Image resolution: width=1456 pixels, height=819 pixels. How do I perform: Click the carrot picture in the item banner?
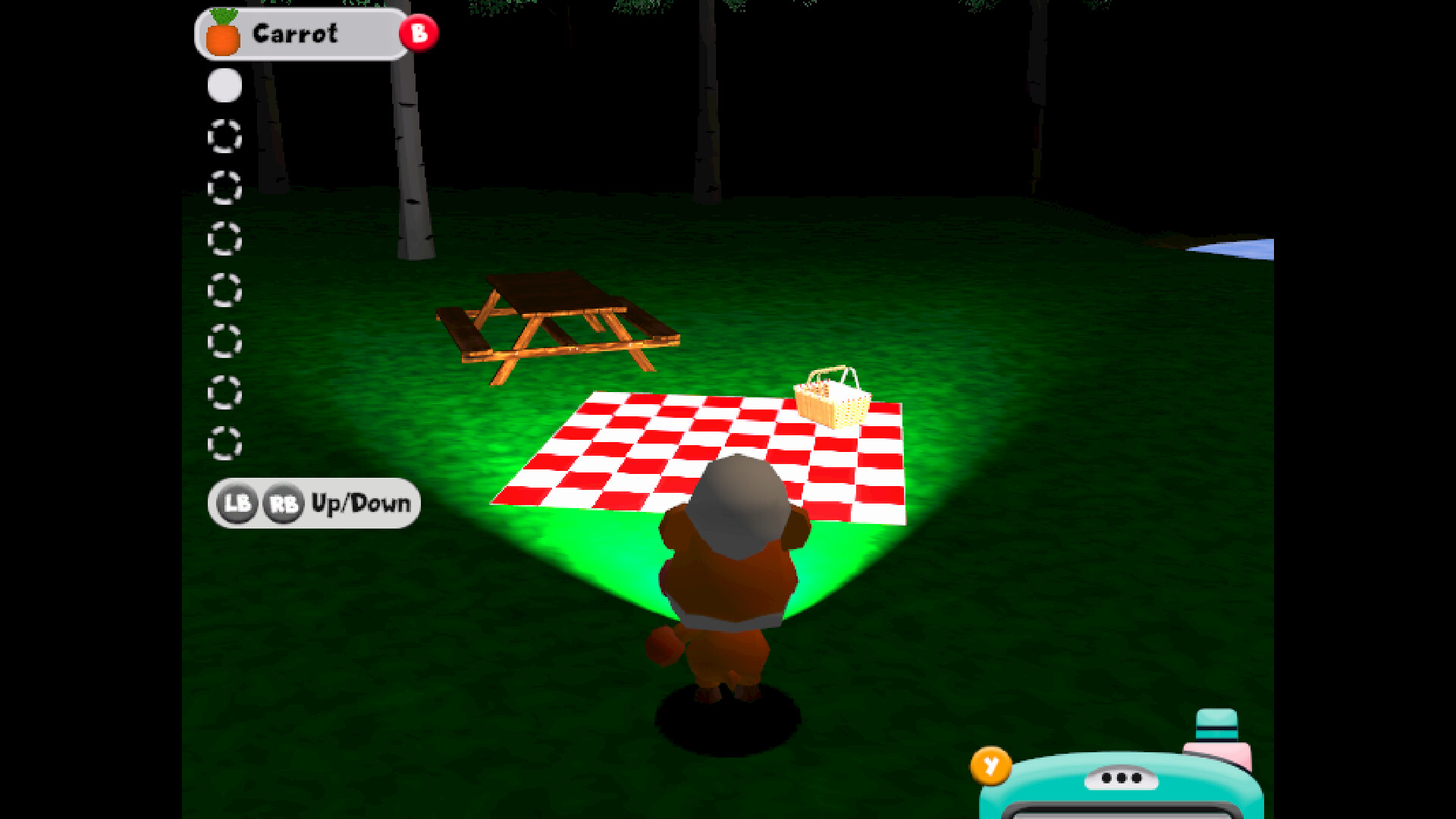coord(224,33)
